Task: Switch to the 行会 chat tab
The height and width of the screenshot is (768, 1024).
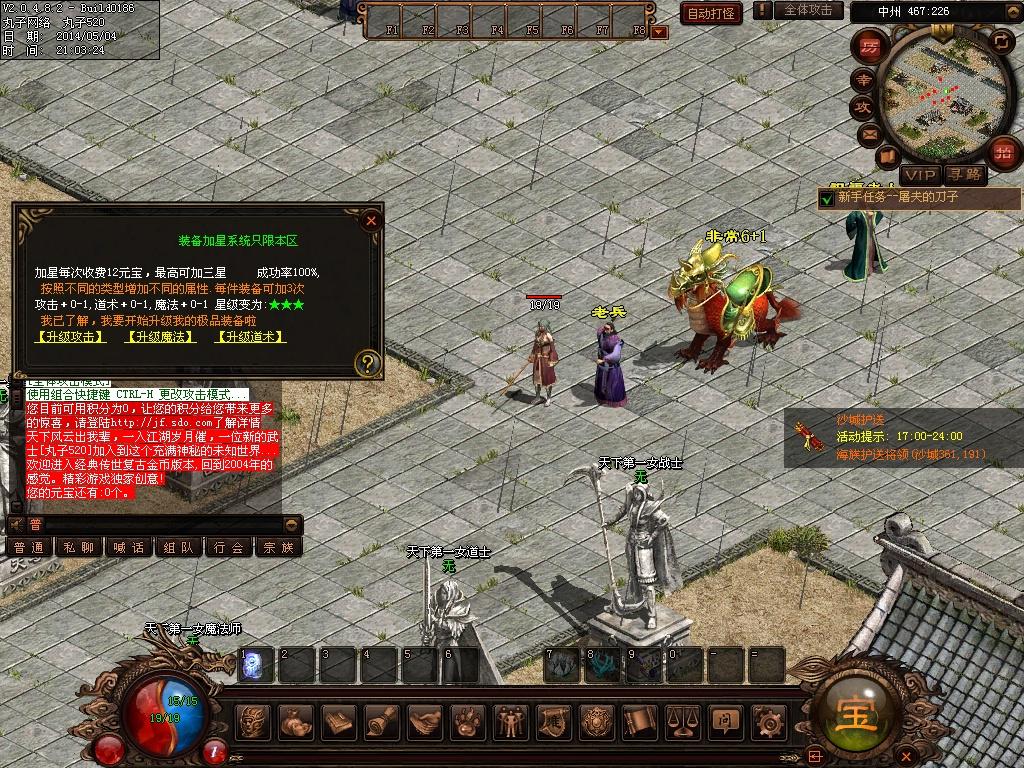Action: pyautogui.click(x=229, y=547)
